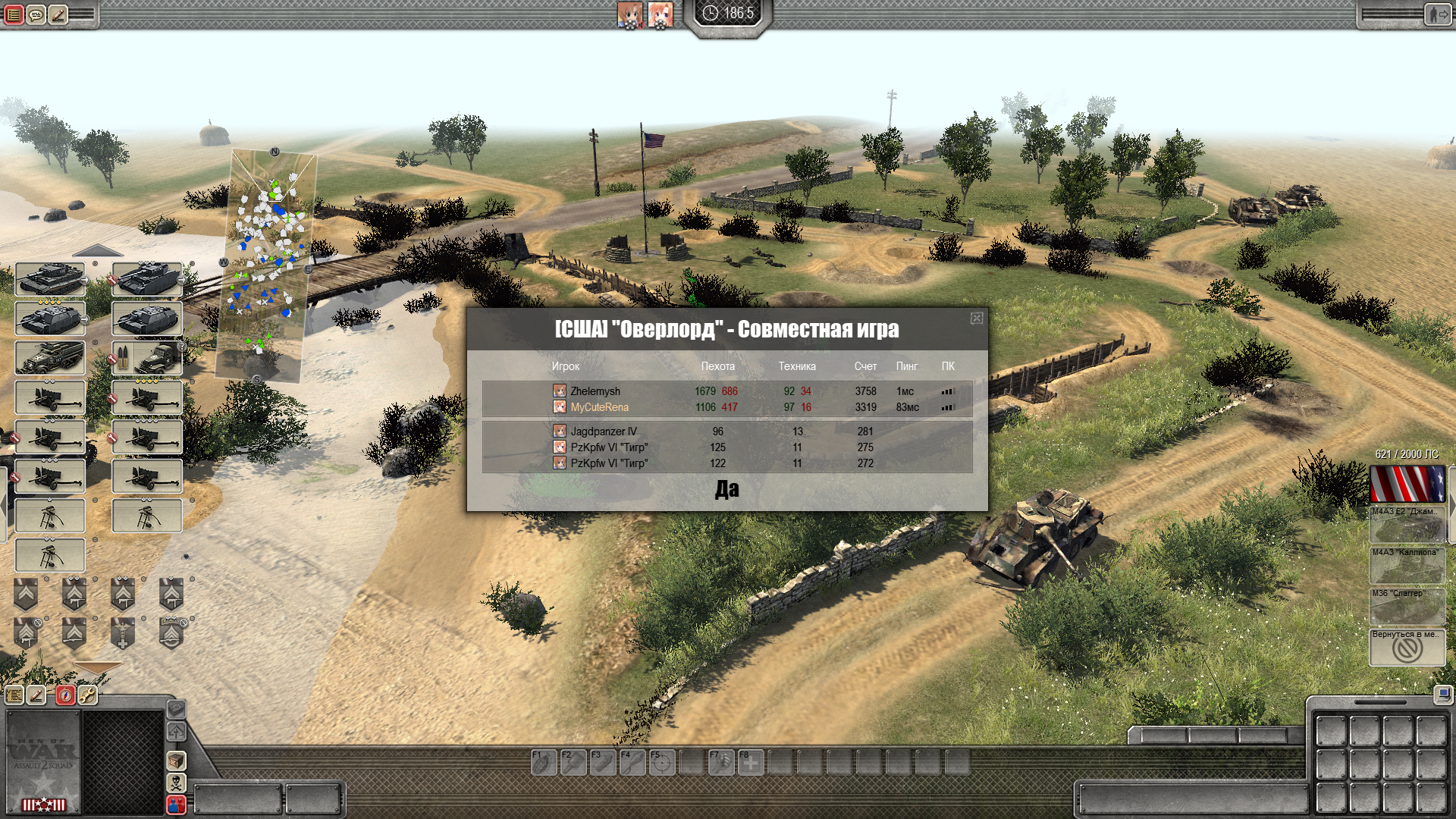
Task: Toggle the red and blue allies icon
Action: coord(176,805)
